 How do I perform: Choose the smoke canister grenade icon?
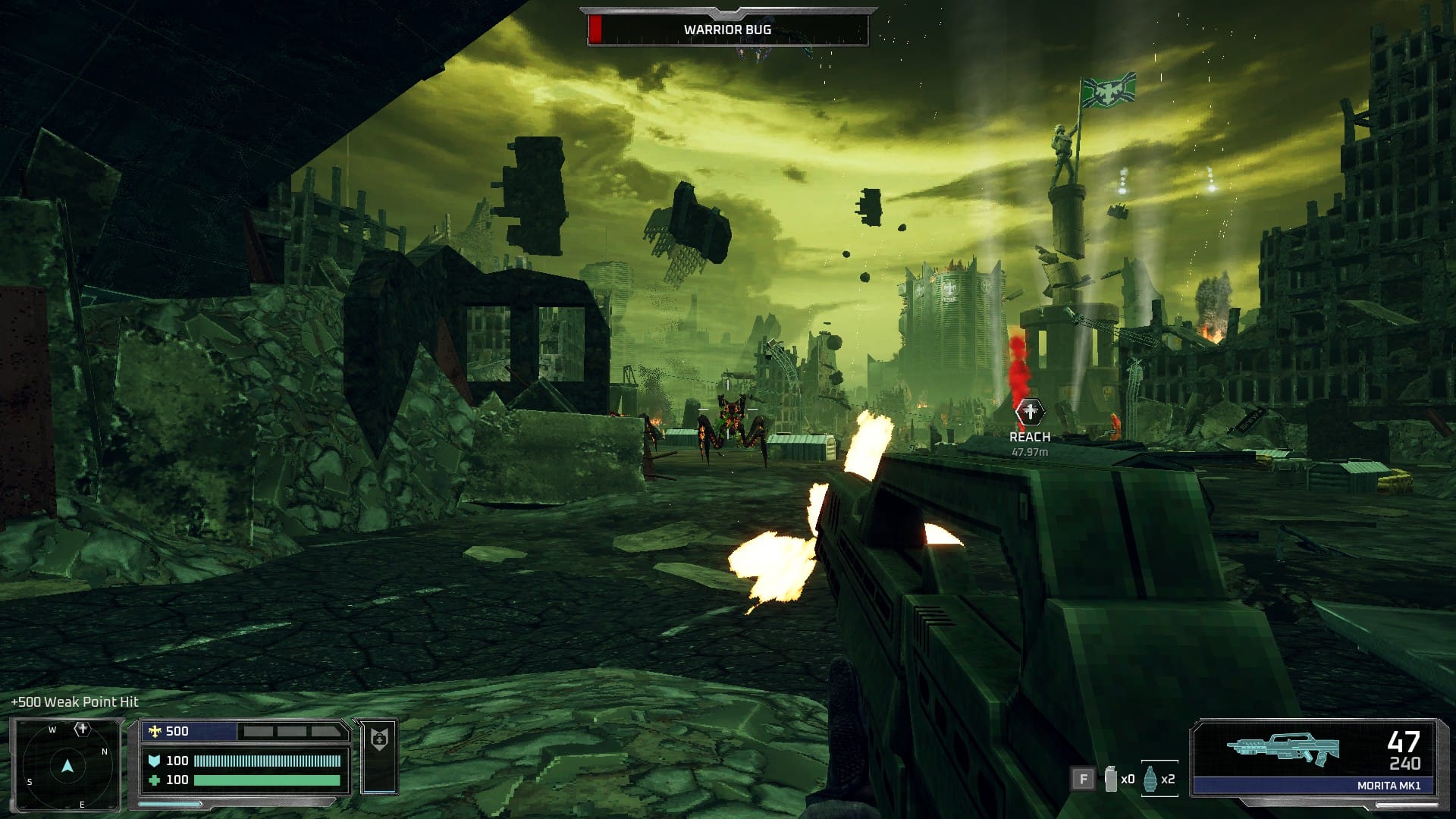[1111, 779]
